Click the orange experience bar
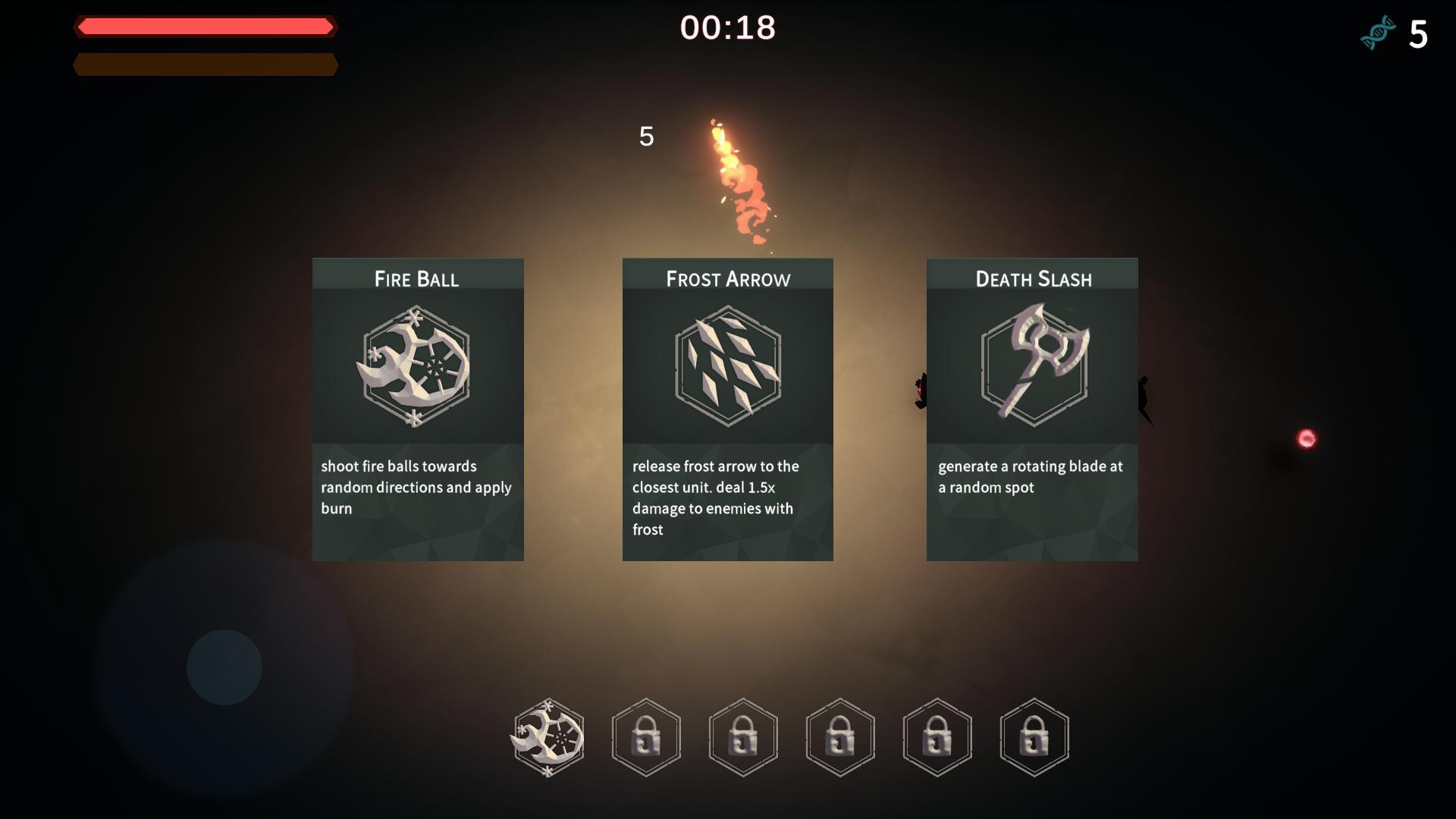 point(205,64)
